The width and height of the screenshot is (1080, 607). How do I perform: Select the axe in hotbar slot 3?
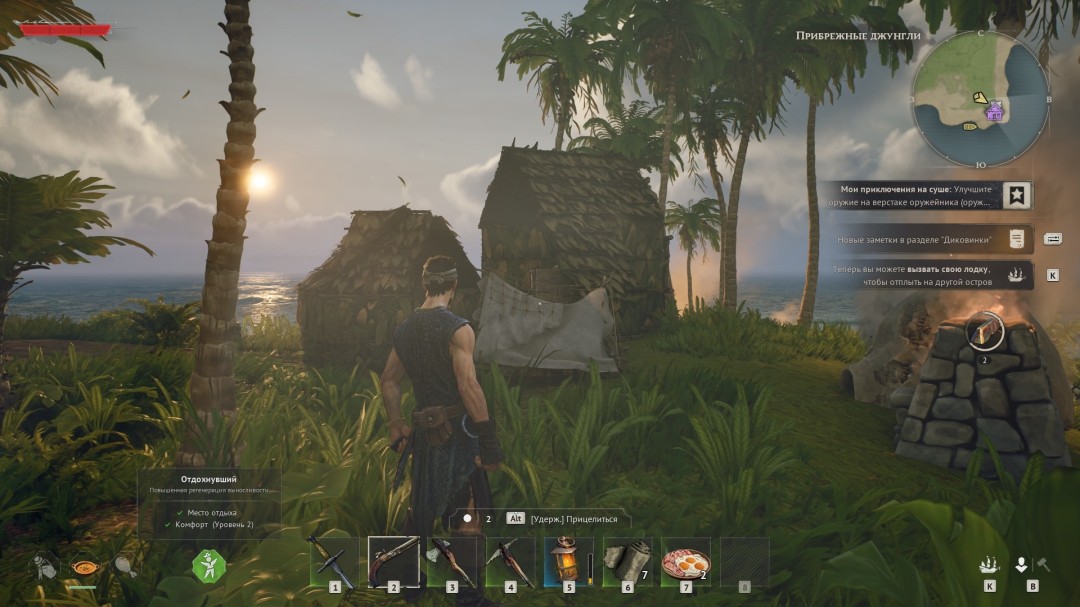pyautogui.click(x=451, y=562)
